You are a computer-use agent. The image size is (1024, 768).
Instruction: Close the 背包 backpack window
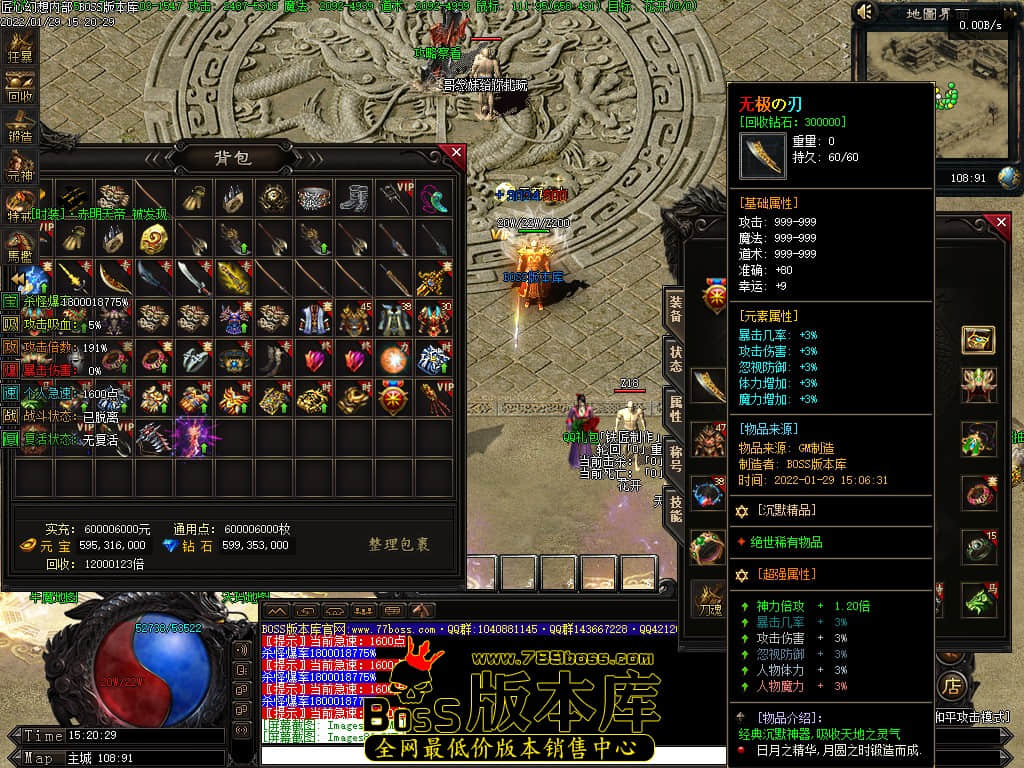click(x=456, y=153)
